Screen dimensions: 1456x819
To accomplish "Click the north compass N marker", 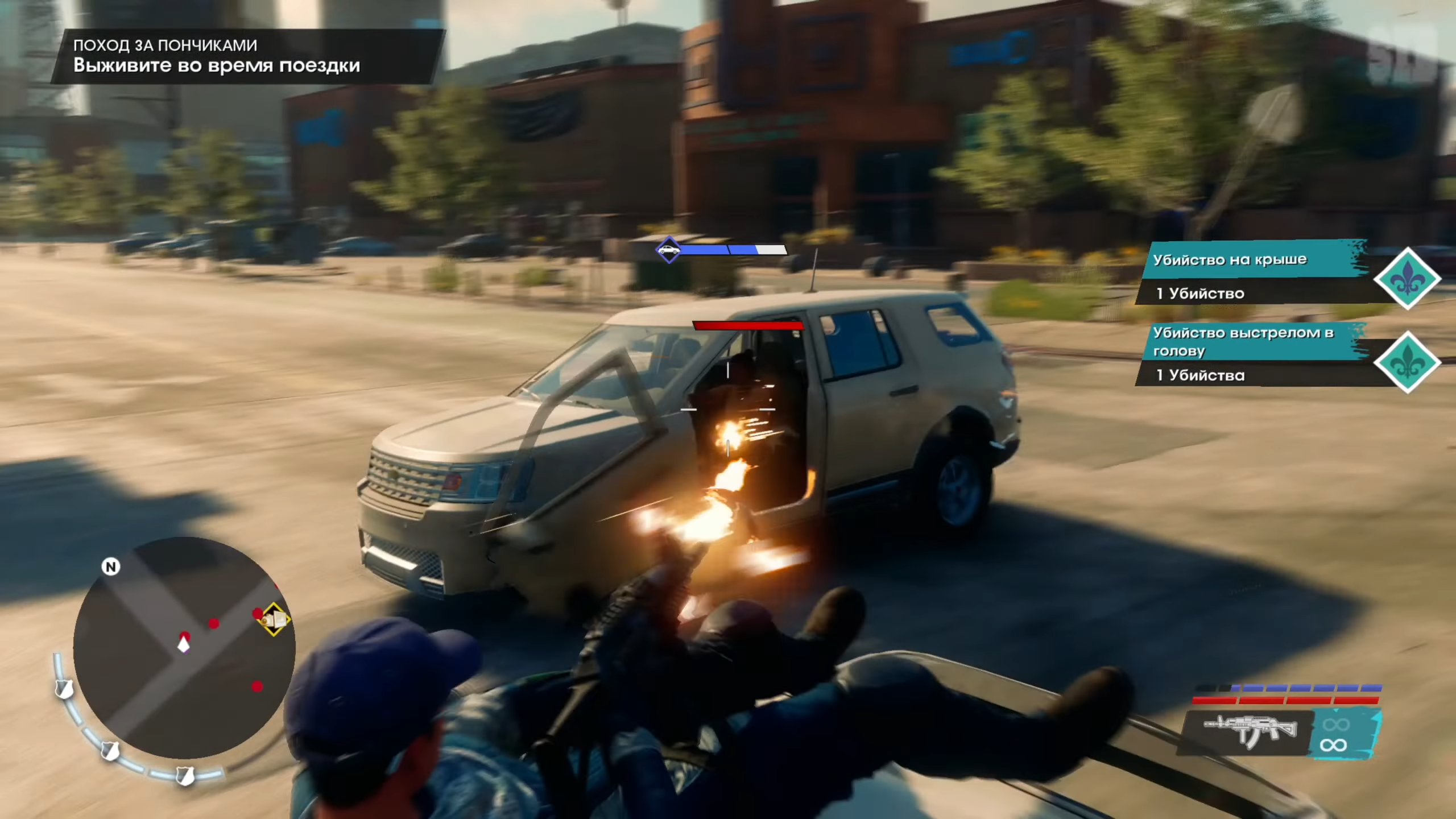I will click(x=111, y=566).
